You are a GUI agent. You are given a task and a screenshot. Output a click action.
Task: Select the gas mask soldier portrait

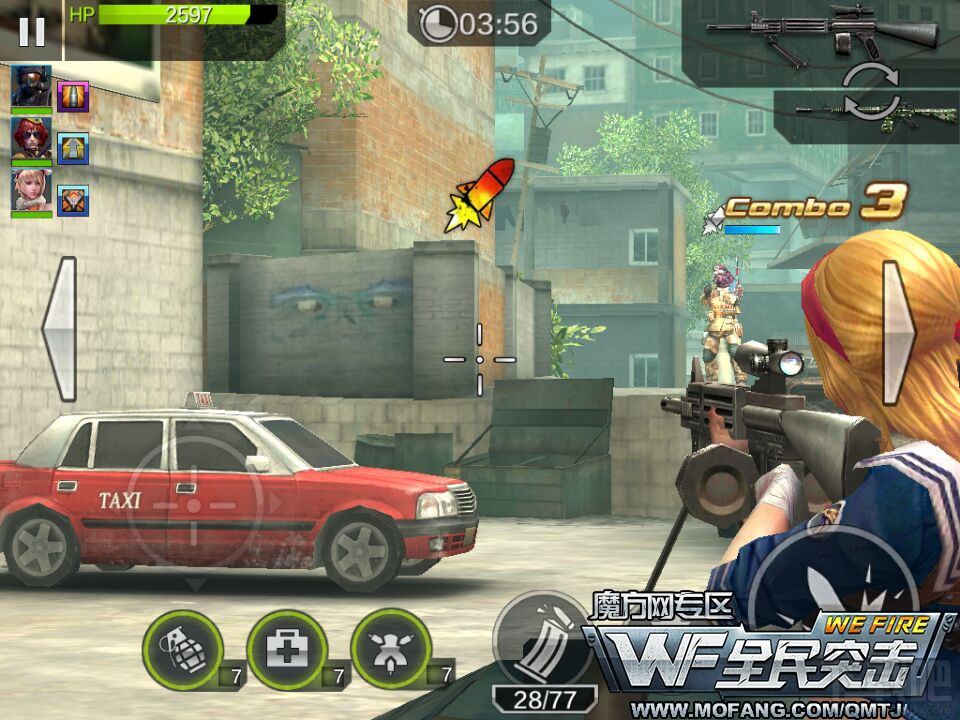(x=31, y=86)
